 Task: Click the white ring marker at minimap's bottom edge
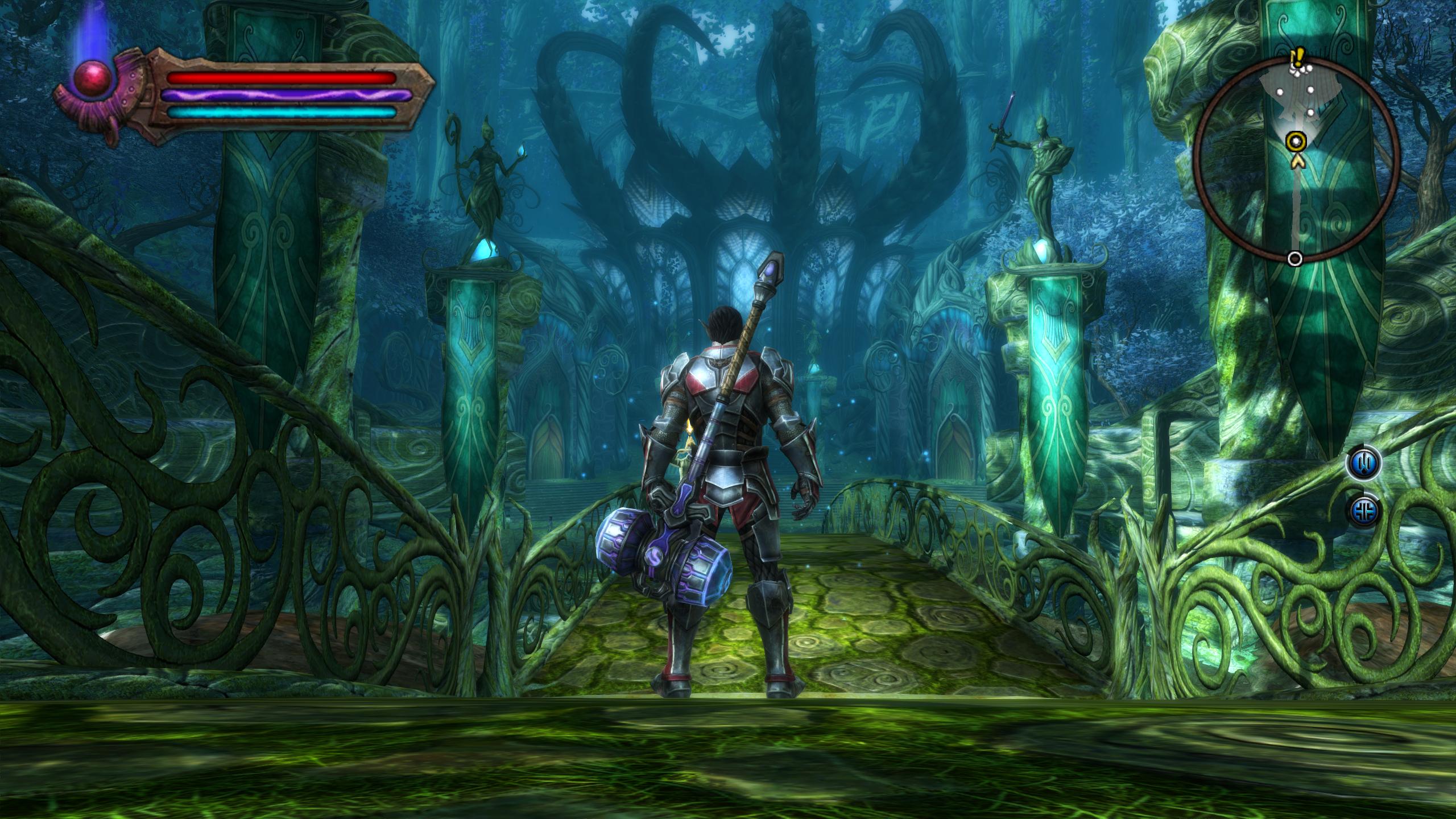(x=1295, y=259)
